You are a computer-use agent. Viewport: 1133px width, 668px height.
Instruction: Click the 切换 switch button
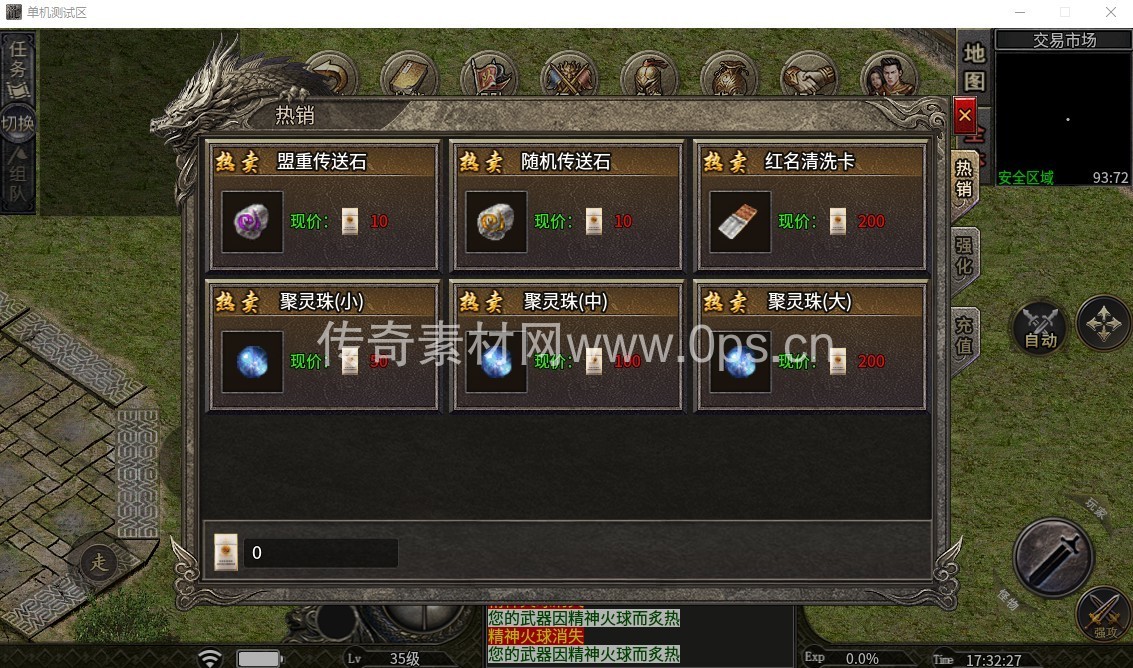click(18, 123)
